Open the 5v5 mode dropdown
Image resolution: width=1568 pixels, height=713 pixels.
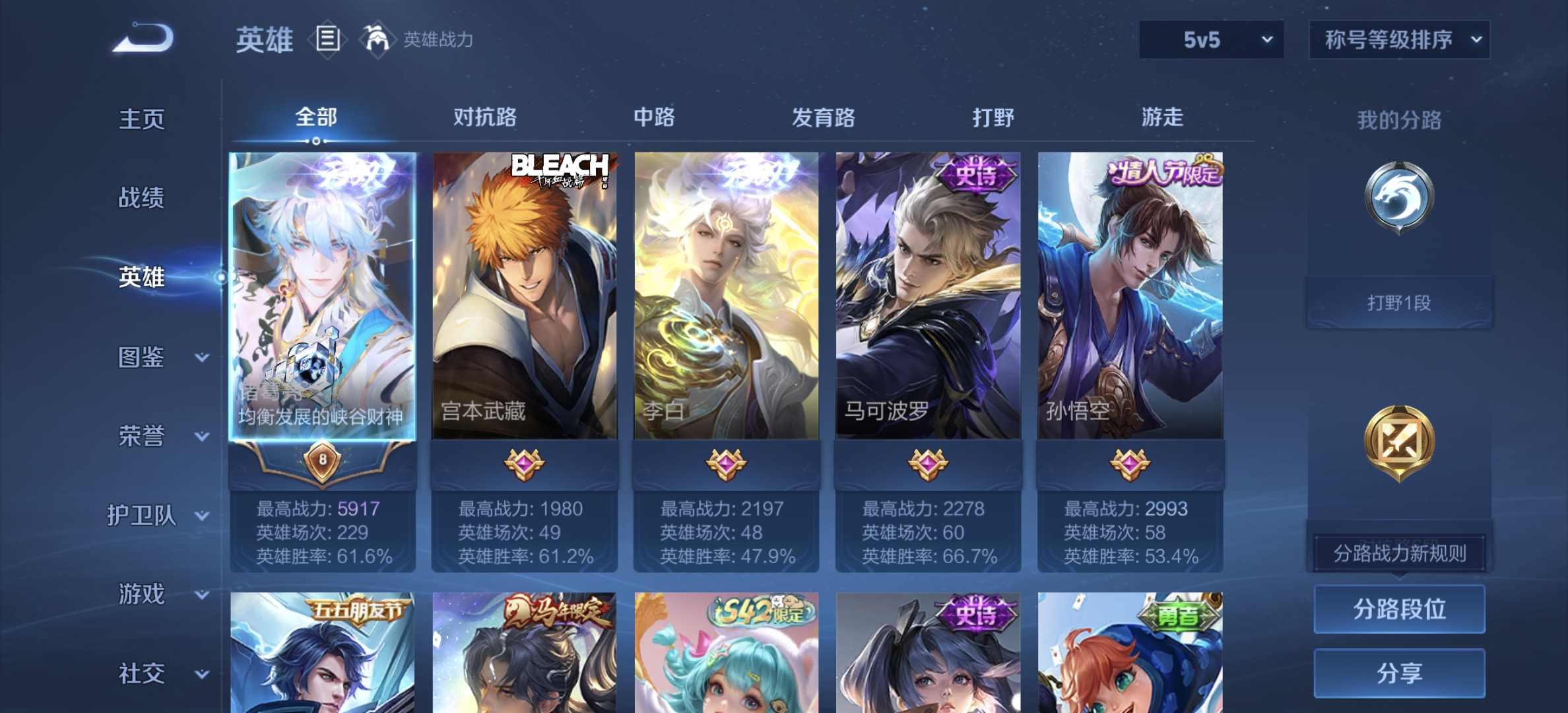(x=1210, y=40)
